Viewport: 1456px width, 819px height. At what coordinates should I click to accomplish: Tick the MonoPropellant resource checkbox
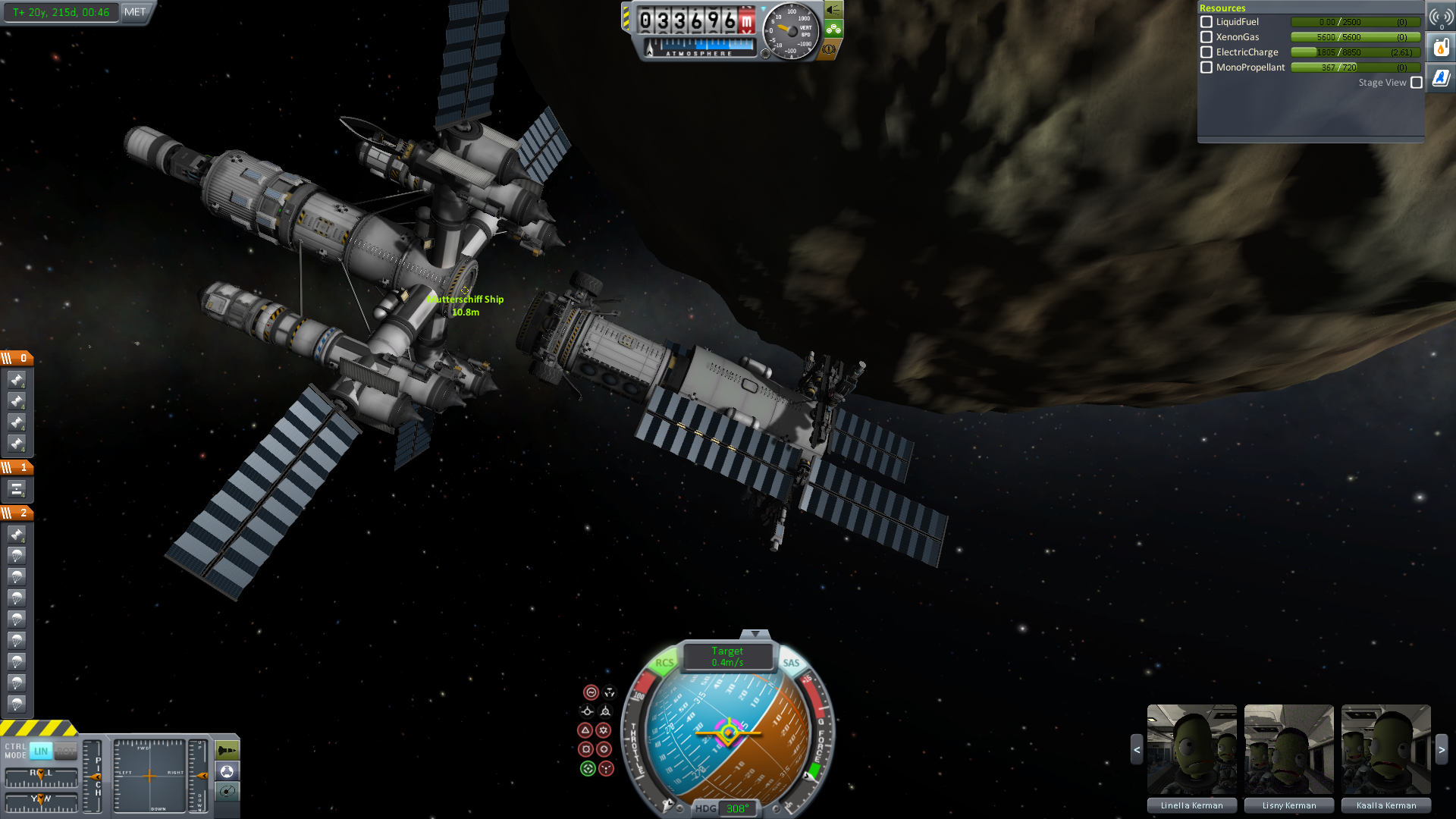[x=1207, y=67]
